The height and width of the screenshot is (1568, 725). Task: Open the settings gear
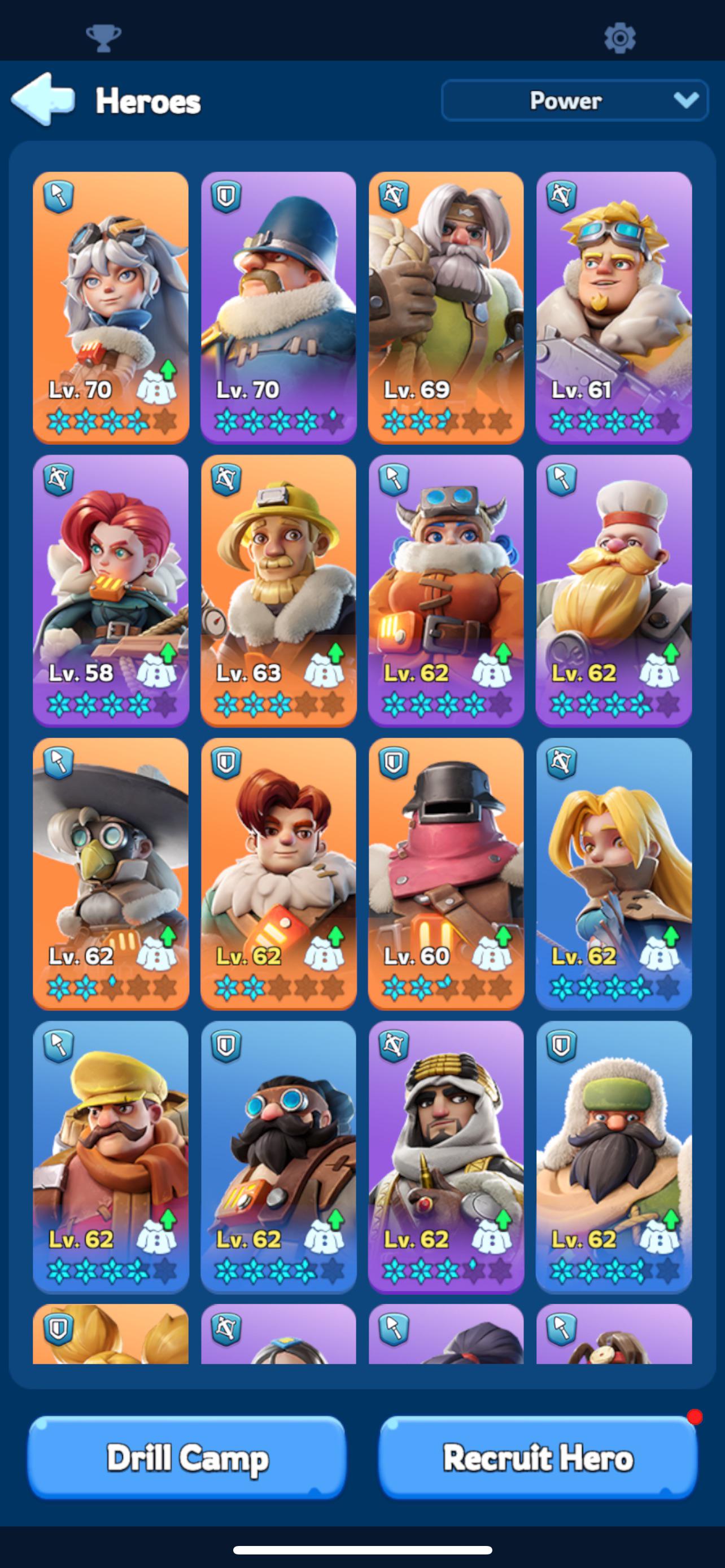coord(622,38)
